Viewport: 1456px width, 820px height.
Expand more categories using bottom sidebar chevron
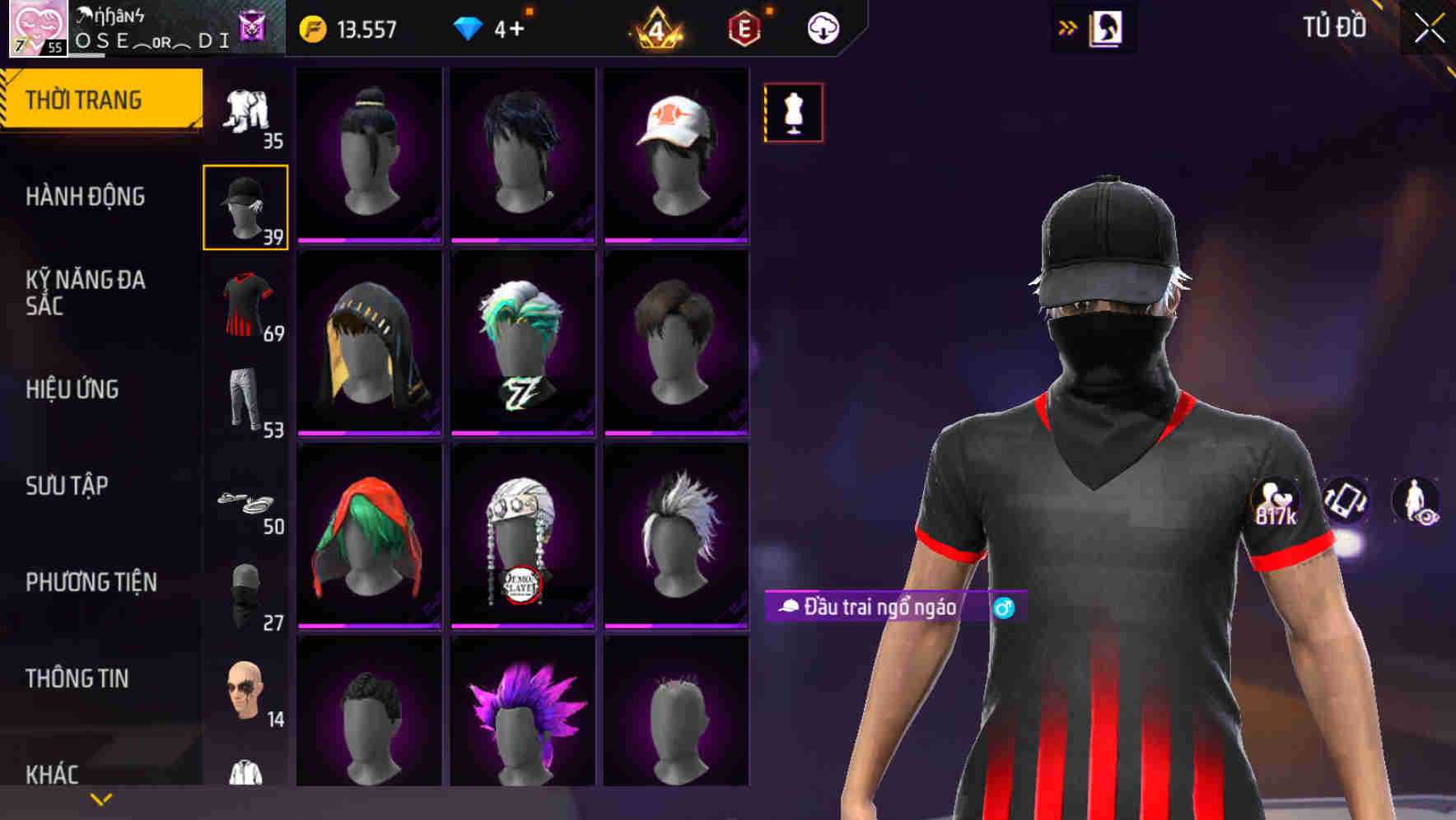click(99, 799)
